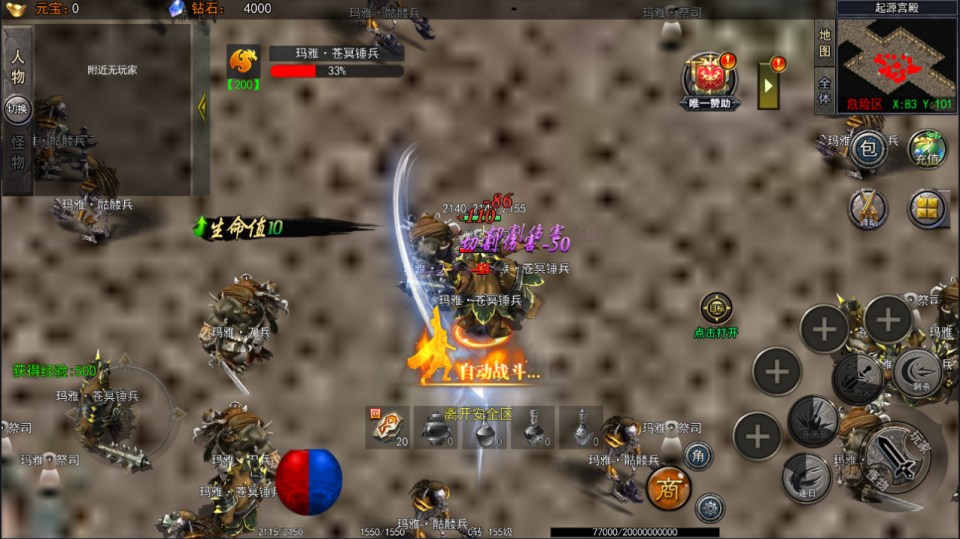Select the 全体 tab beside minimap

824,91
